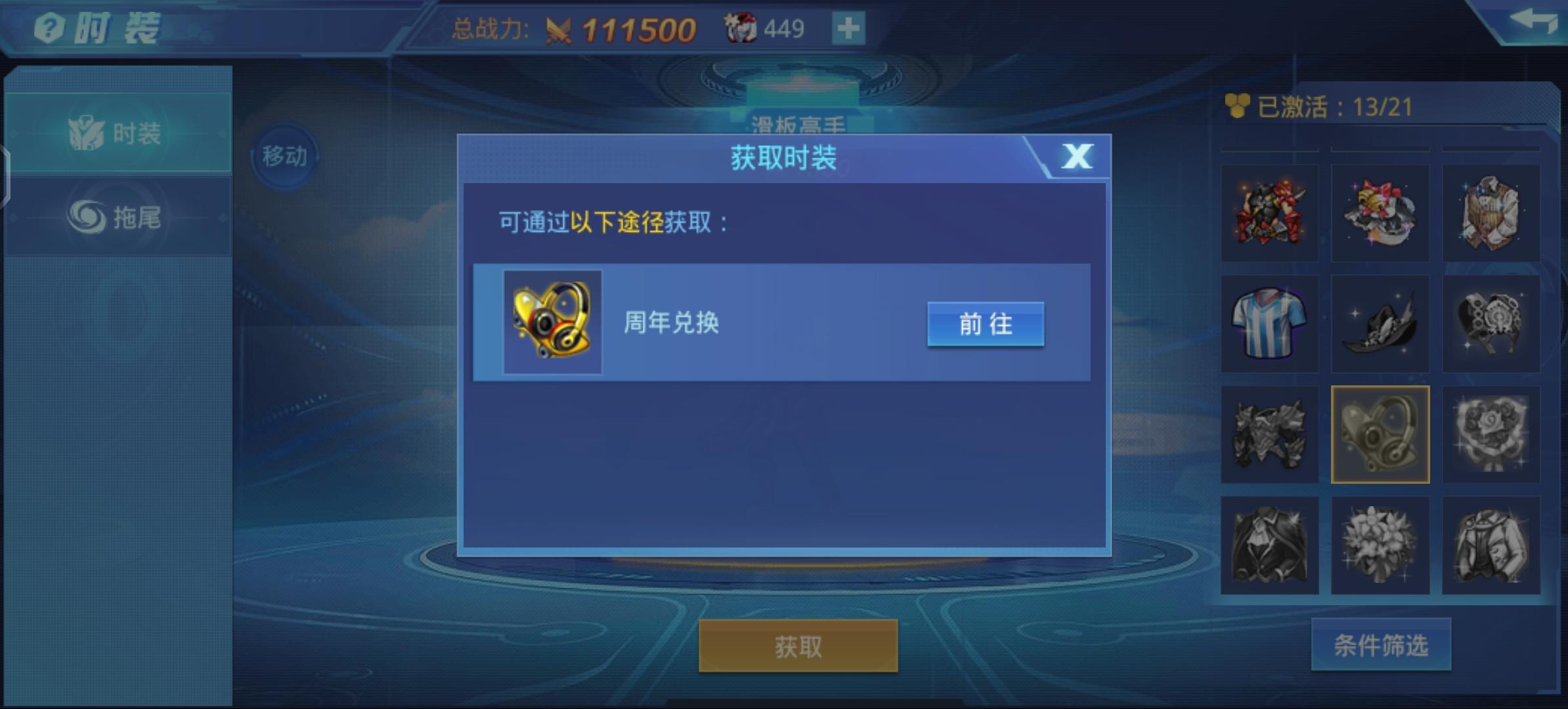Expand resources with the + plus button

point(848,28)
